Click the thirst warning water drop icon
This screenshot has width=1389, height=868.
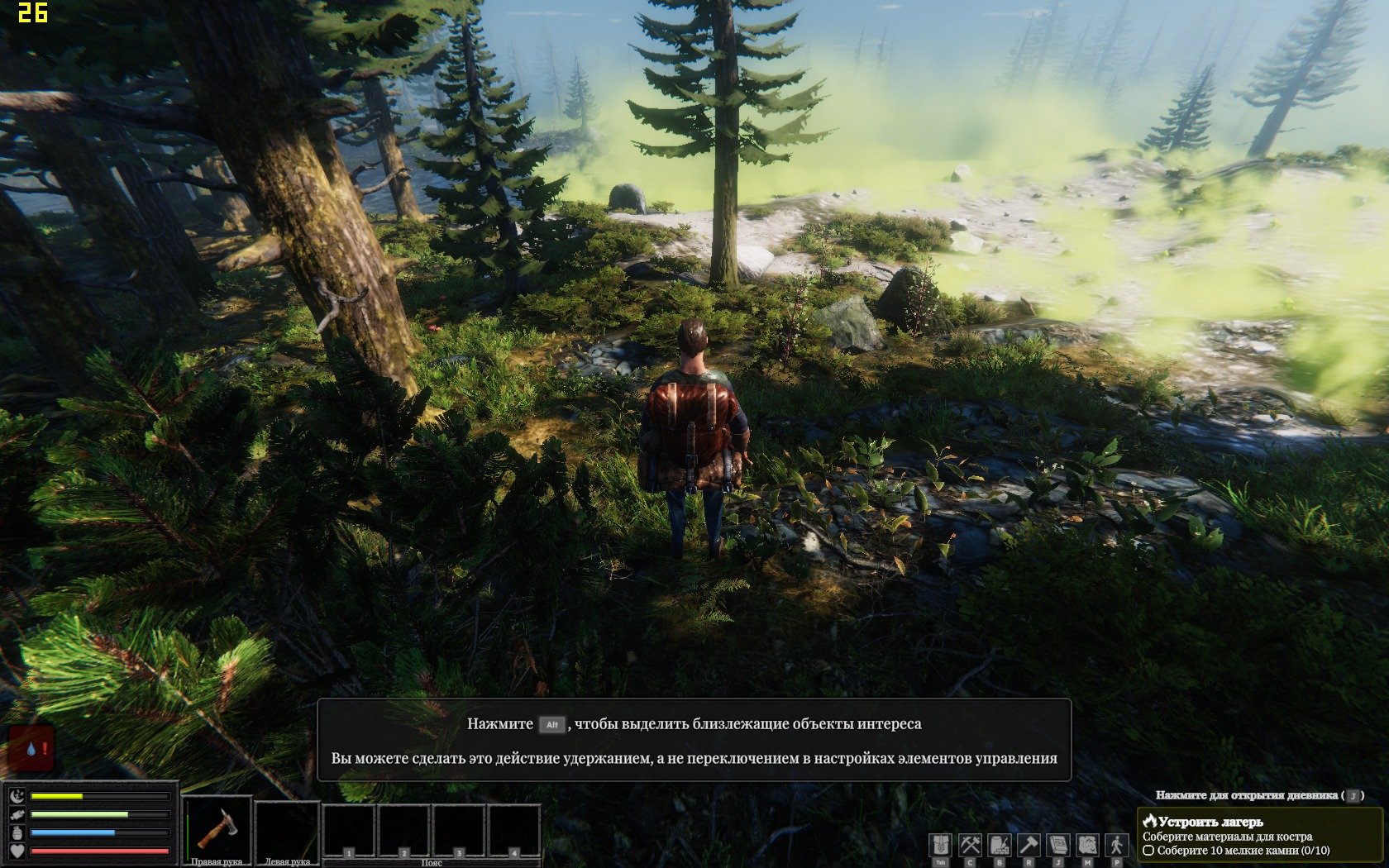31,749
